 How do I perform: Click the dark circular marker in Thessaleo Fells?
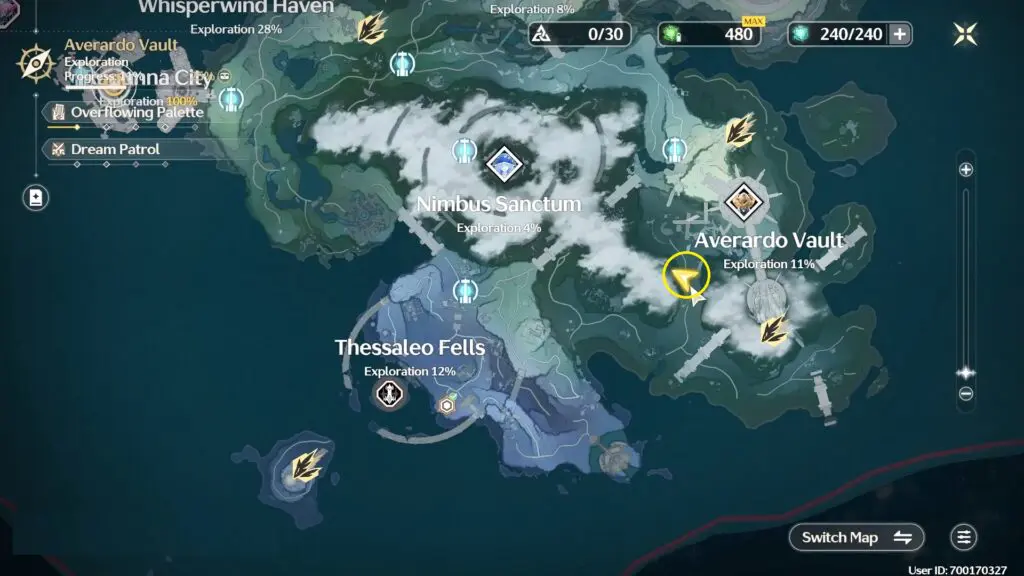click(x=389, y=394)
